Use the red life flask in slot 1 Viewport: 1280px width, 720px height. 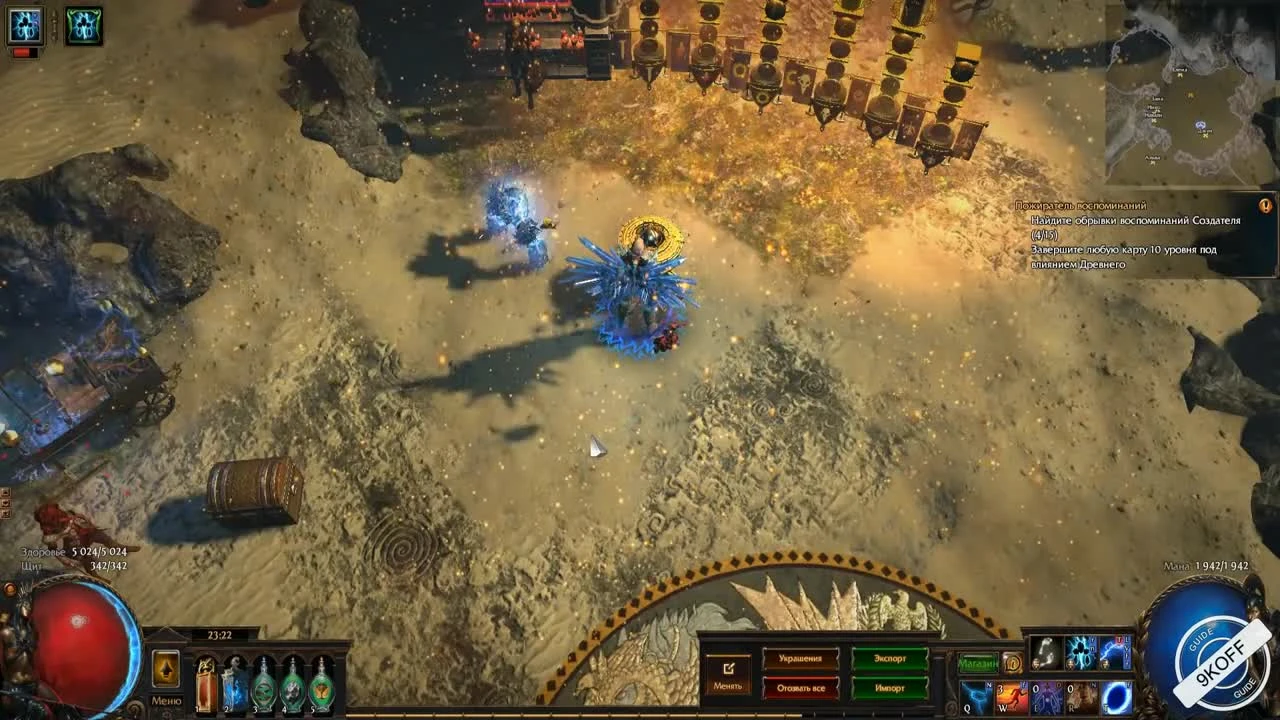tap(207, 683)
